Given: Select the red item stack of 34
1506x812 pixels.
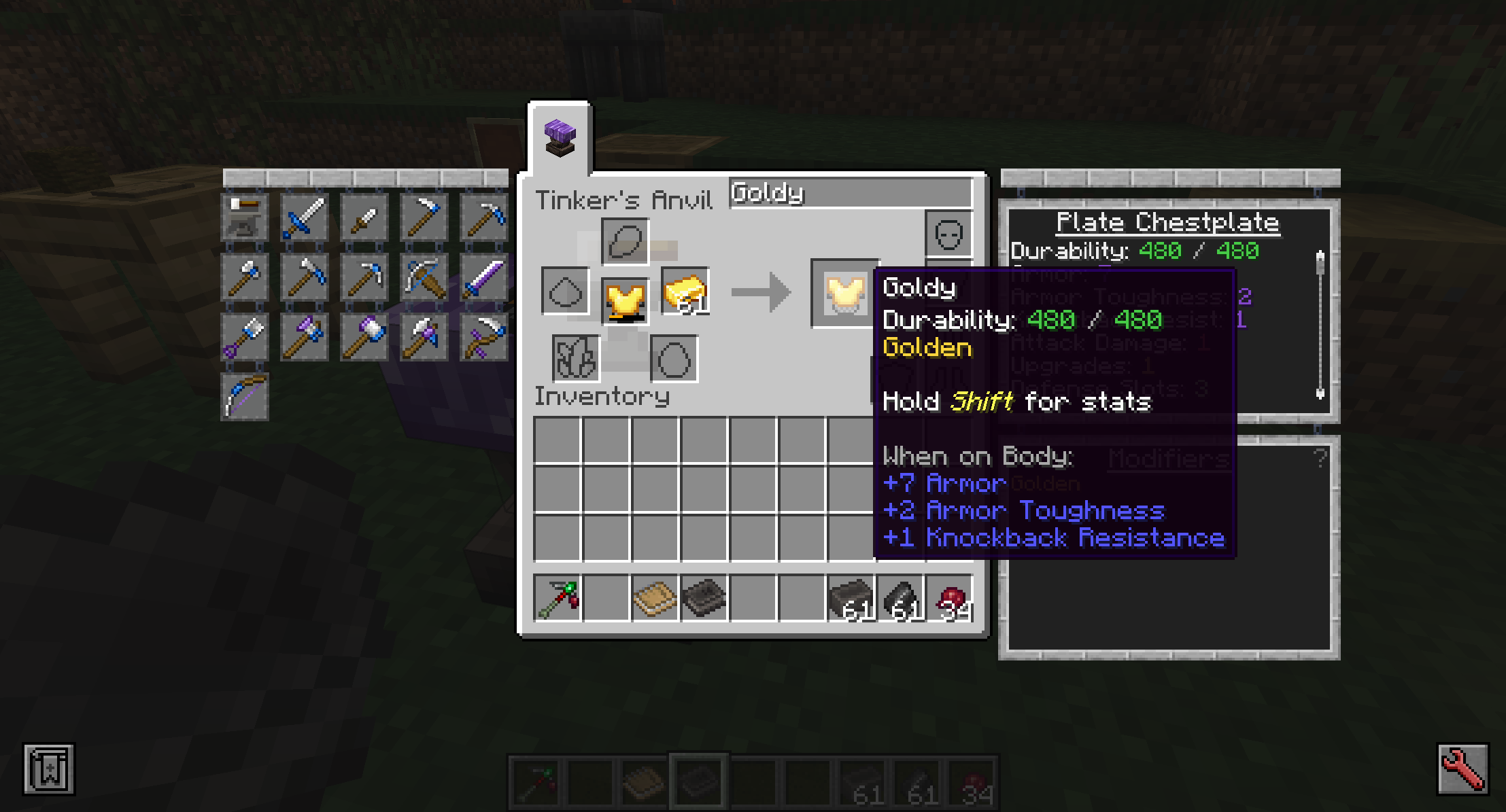Looking at the screenshot, I should [950, 599].
